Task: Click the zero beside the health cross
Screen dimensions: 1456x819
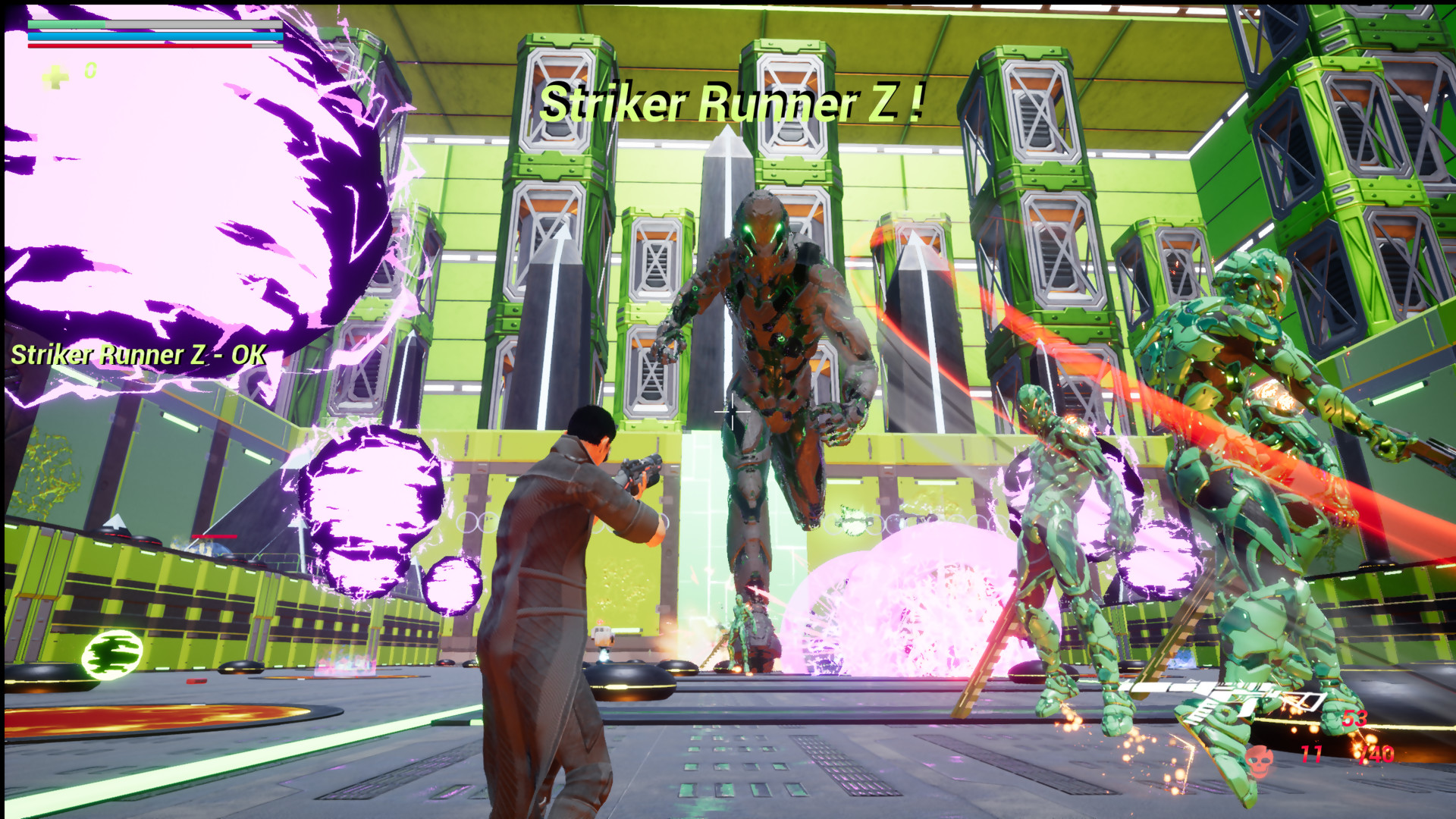Action: 89,71
